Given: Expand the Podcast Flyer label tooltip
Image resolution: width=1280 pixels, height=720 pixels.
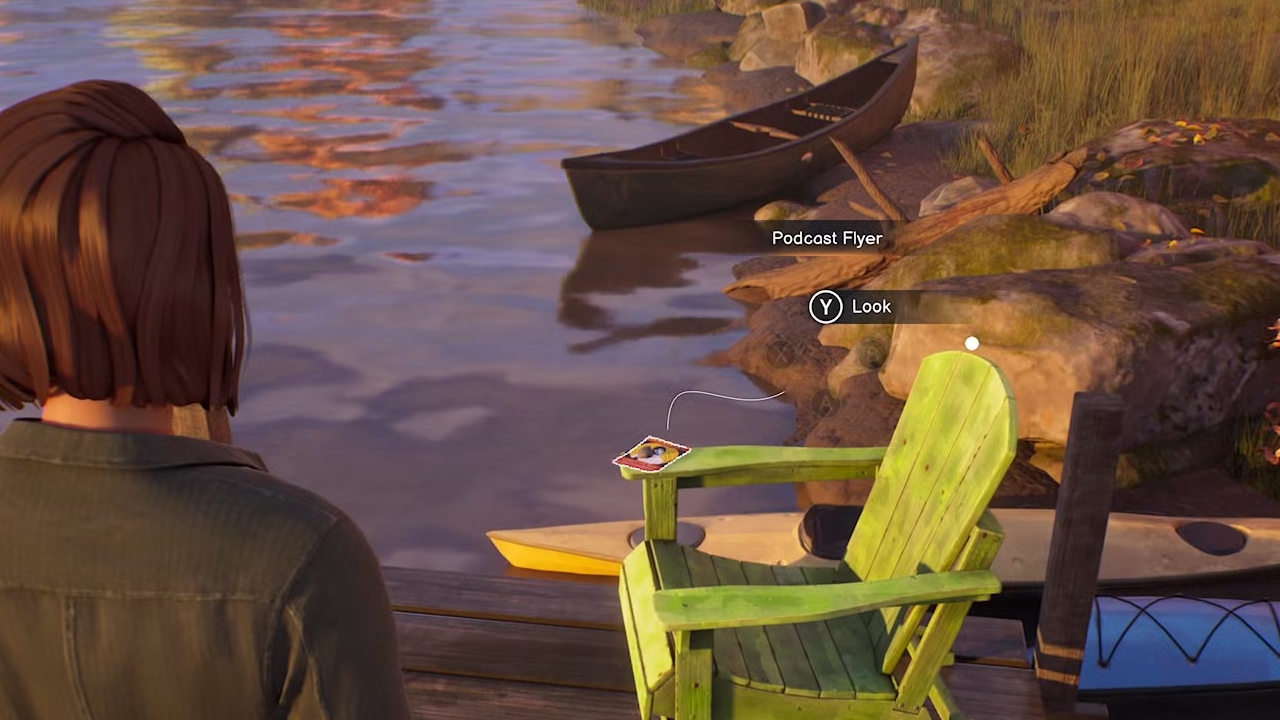Looking at the screenshot, I should [827, 238].
